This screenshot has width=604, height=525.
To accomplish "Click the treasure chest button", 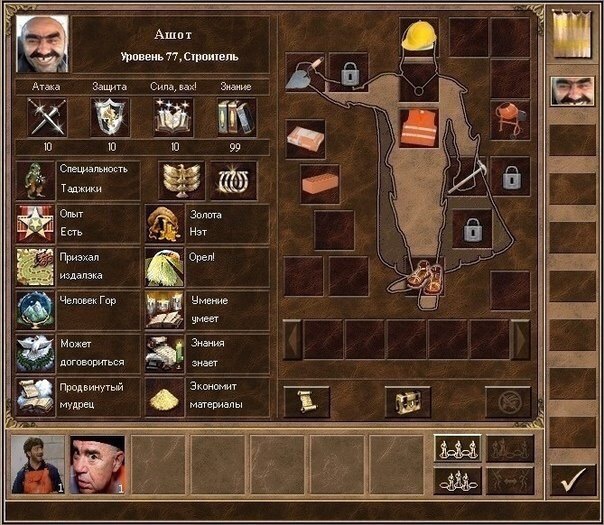I will pyautogui.click(x=408, y=401).
